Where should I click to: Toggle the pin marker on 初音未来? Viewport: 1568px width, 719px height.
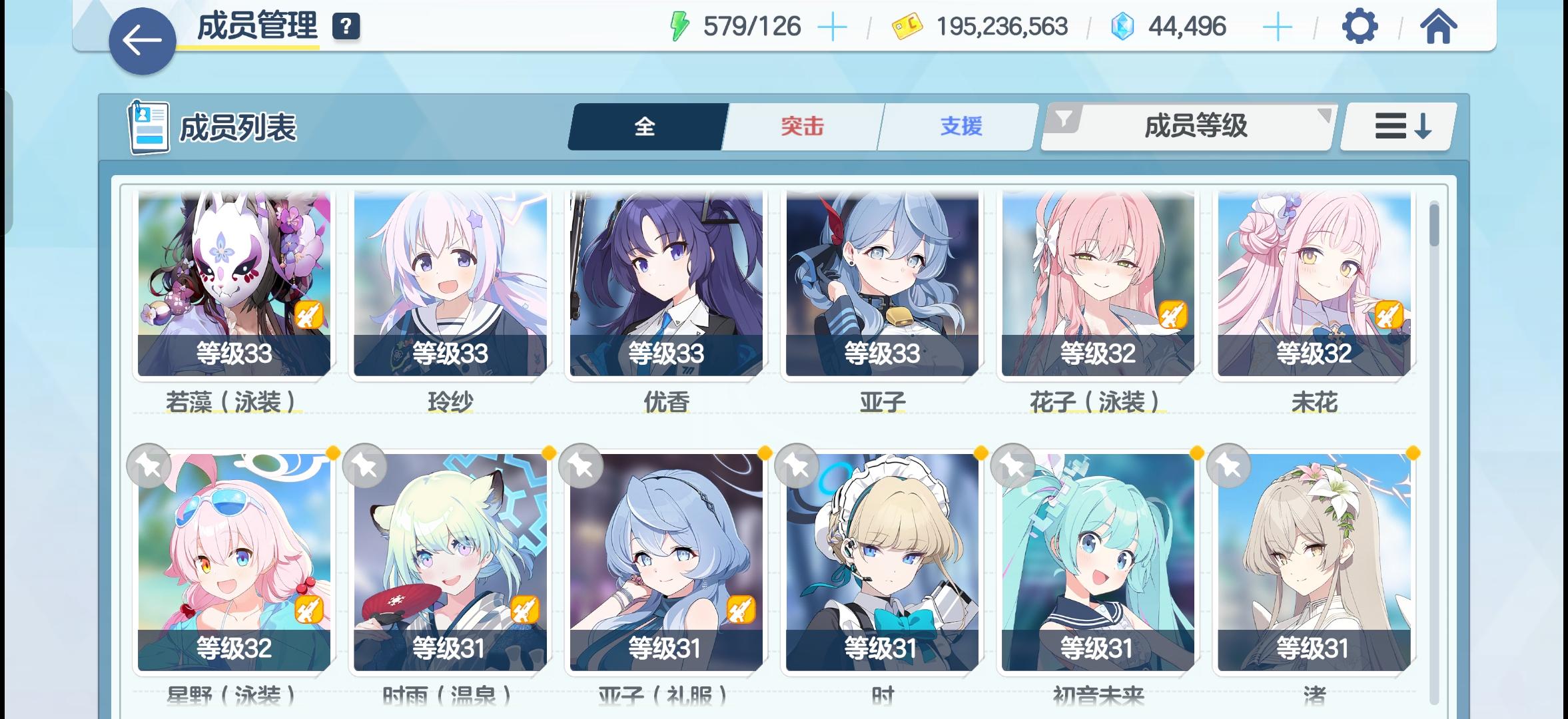(1014, 466)
